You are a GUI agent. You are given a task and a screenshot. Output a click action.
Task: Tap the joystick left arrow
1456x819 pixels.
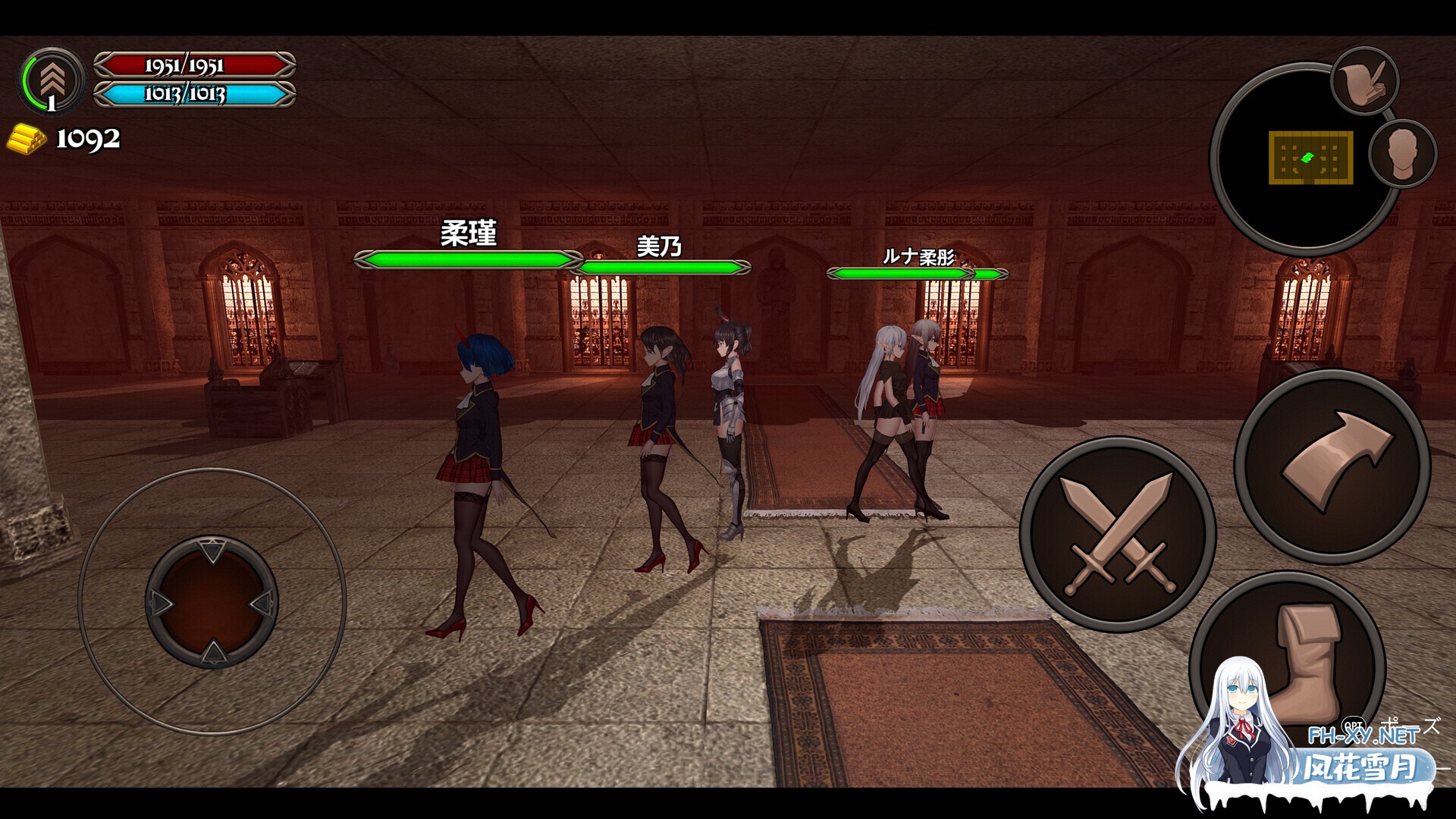(x=161, y=603)
